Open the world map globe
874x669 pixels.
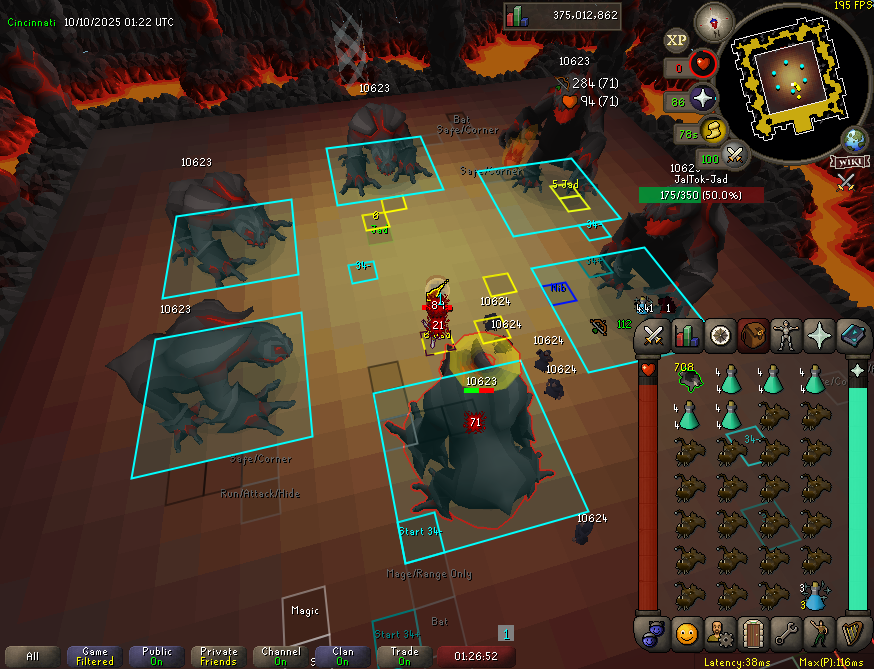click(855, 139)
